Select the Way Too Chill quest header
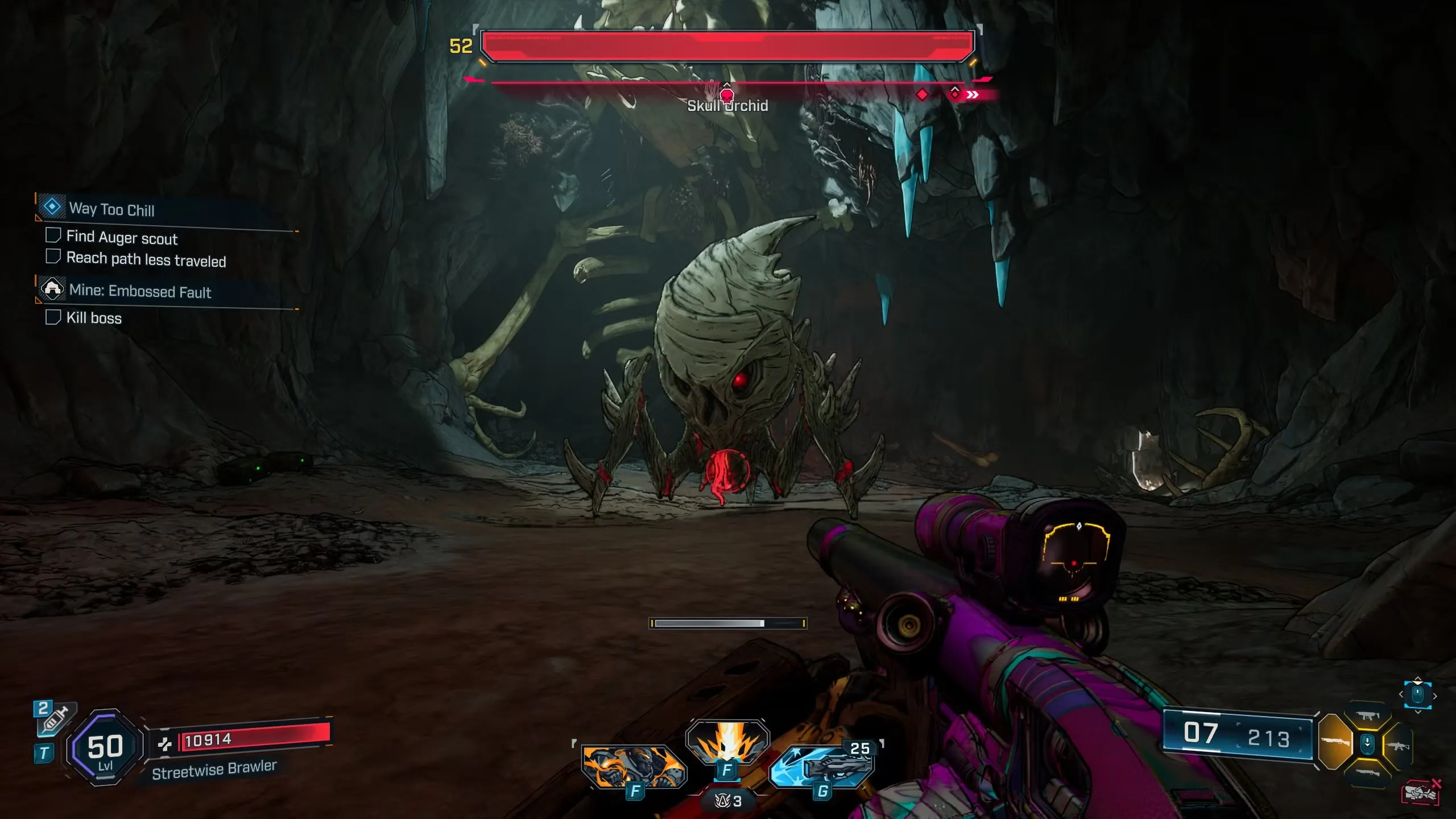The width and height of the screenshot is (1456, 819). (x=111, y=209)
